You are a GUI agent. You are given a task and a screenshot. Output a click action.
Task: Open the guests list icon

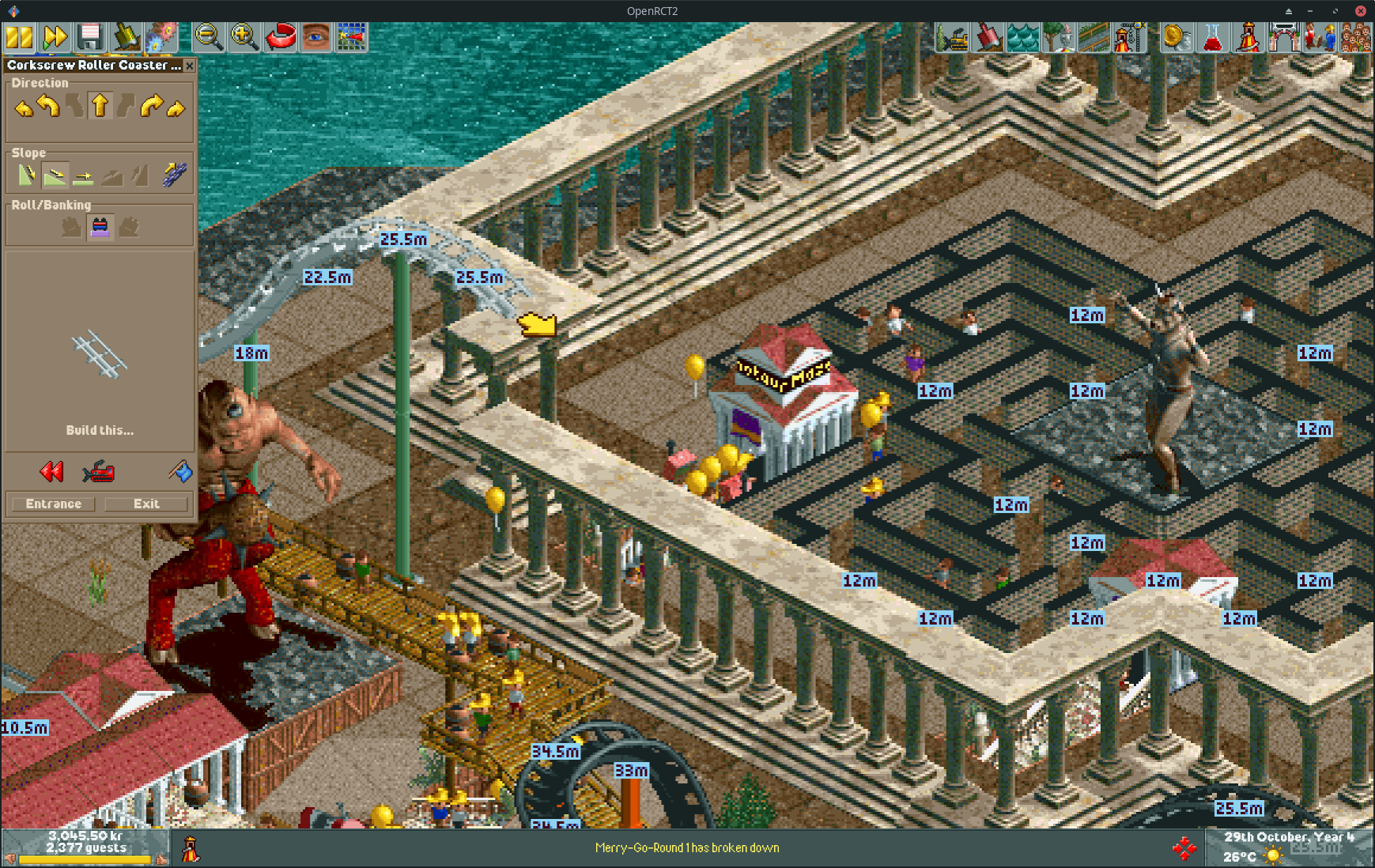[x=1358, y=37]
